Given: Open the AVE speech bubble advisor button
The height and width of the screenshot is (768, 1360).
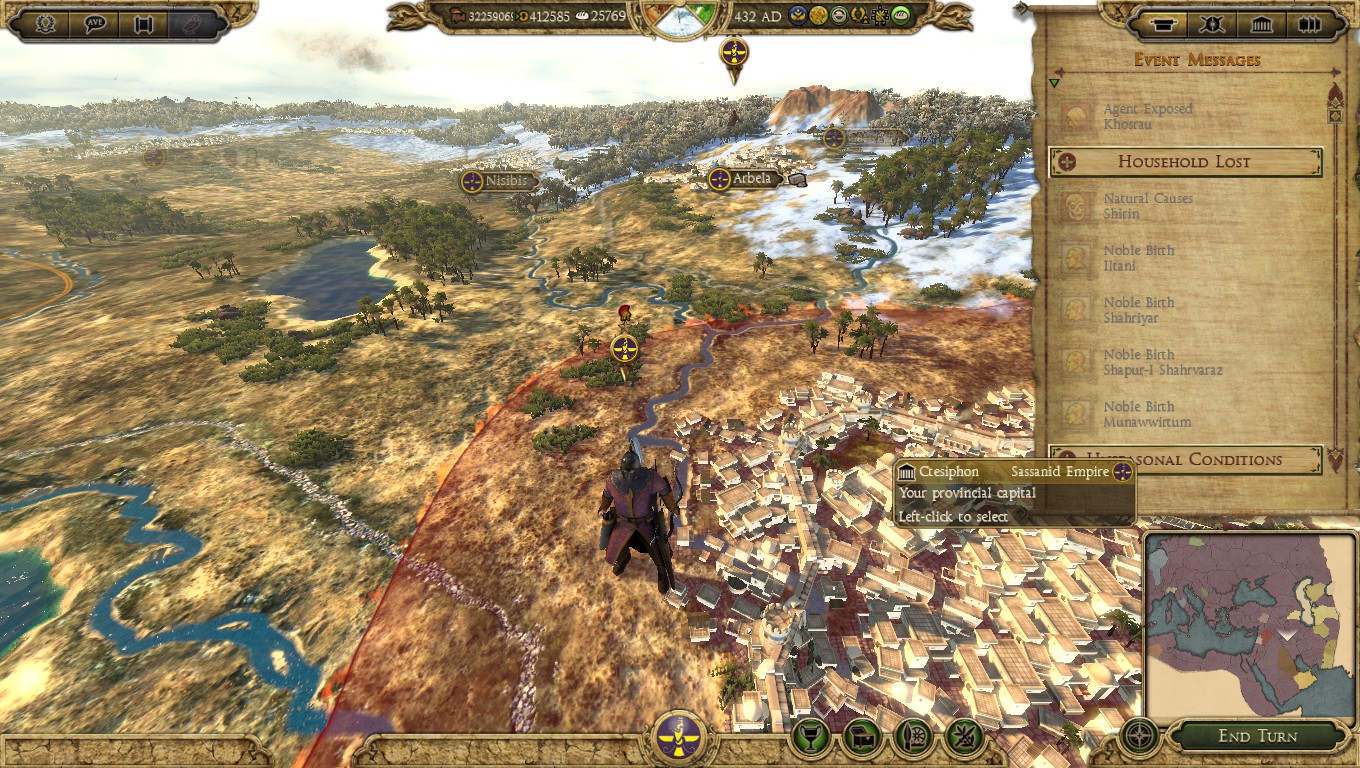Looking at the screenshot, I should (96, 24).
